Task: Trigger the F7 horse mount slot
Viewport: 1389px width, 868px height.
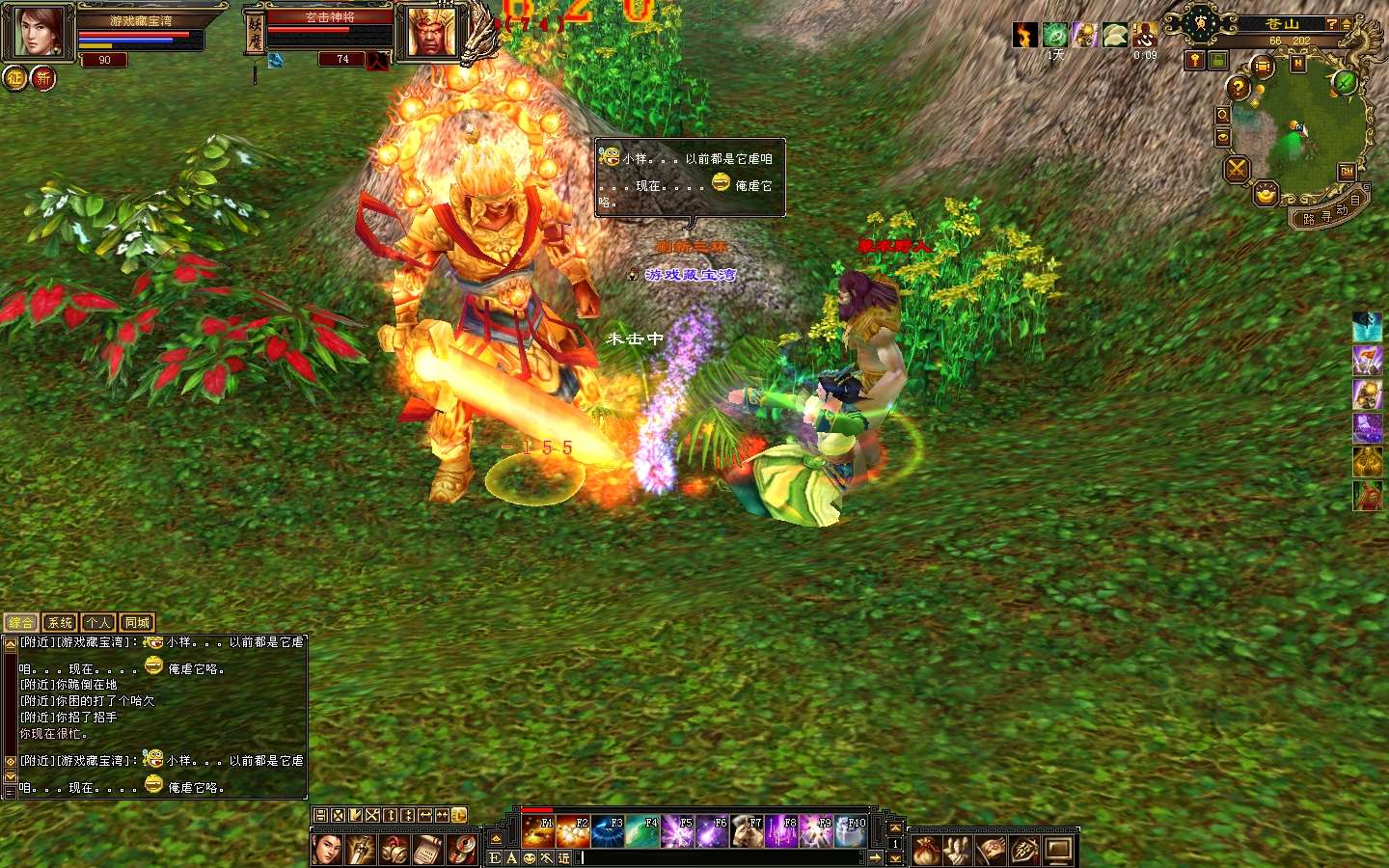Action: (747, 831)
